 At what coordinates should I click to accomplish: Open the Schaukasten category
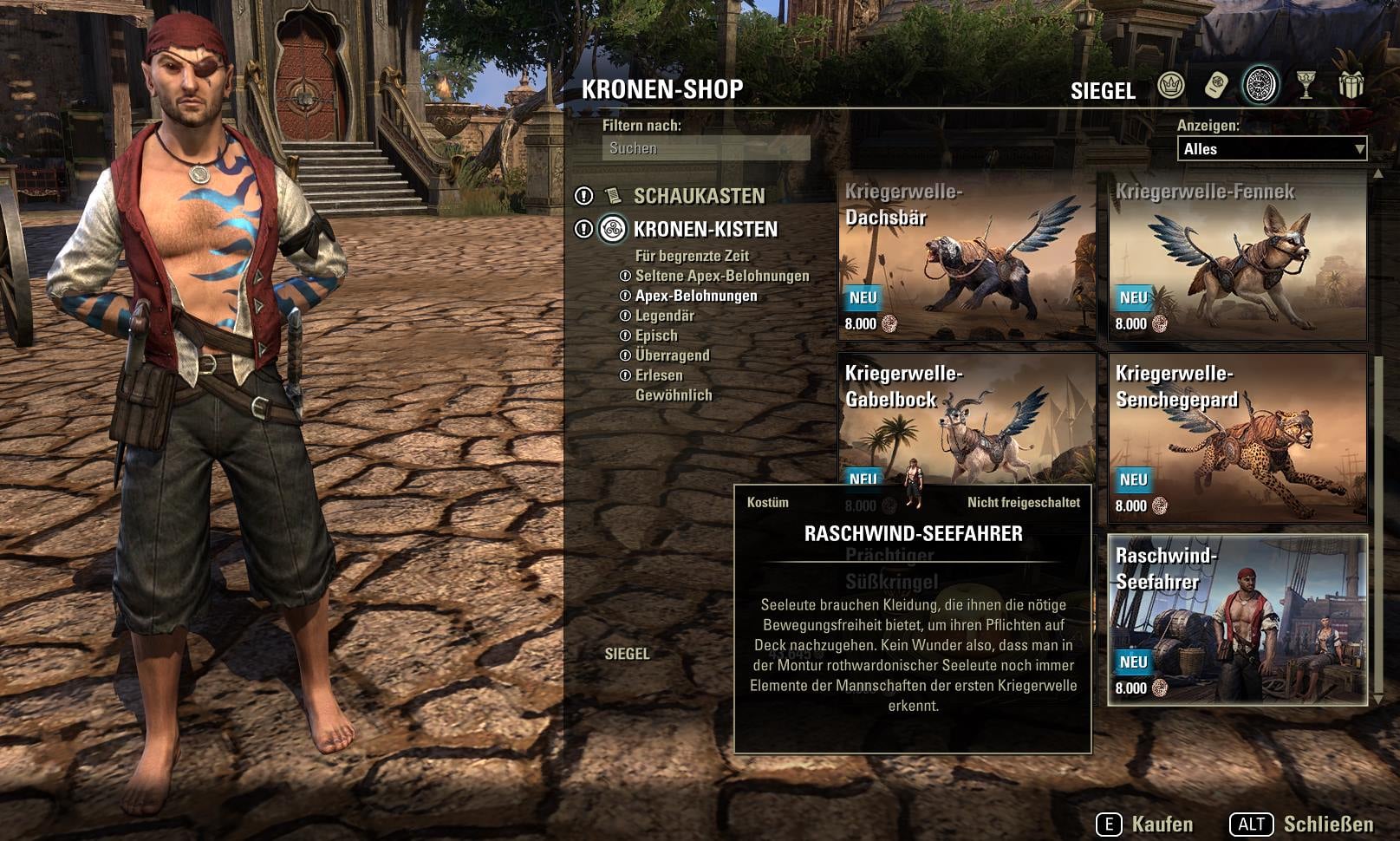699,196
